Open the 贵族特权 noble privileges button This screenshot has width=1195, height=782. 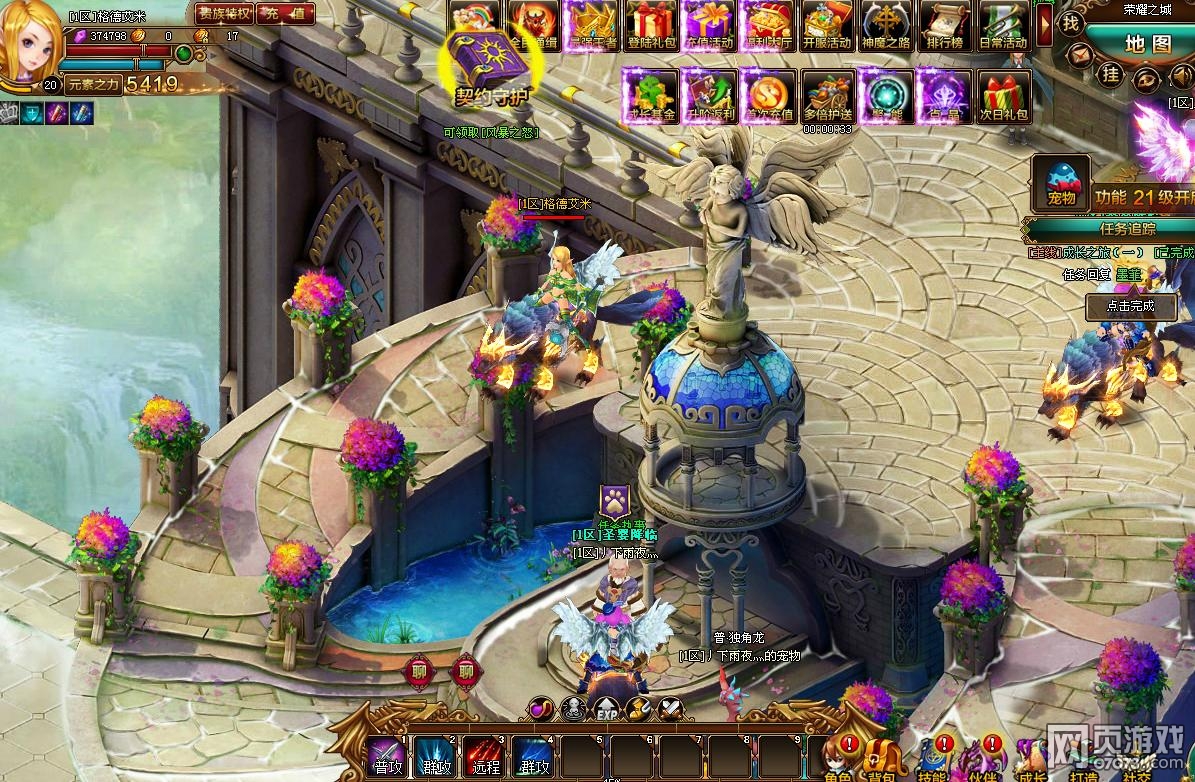[x=224, y=14]
